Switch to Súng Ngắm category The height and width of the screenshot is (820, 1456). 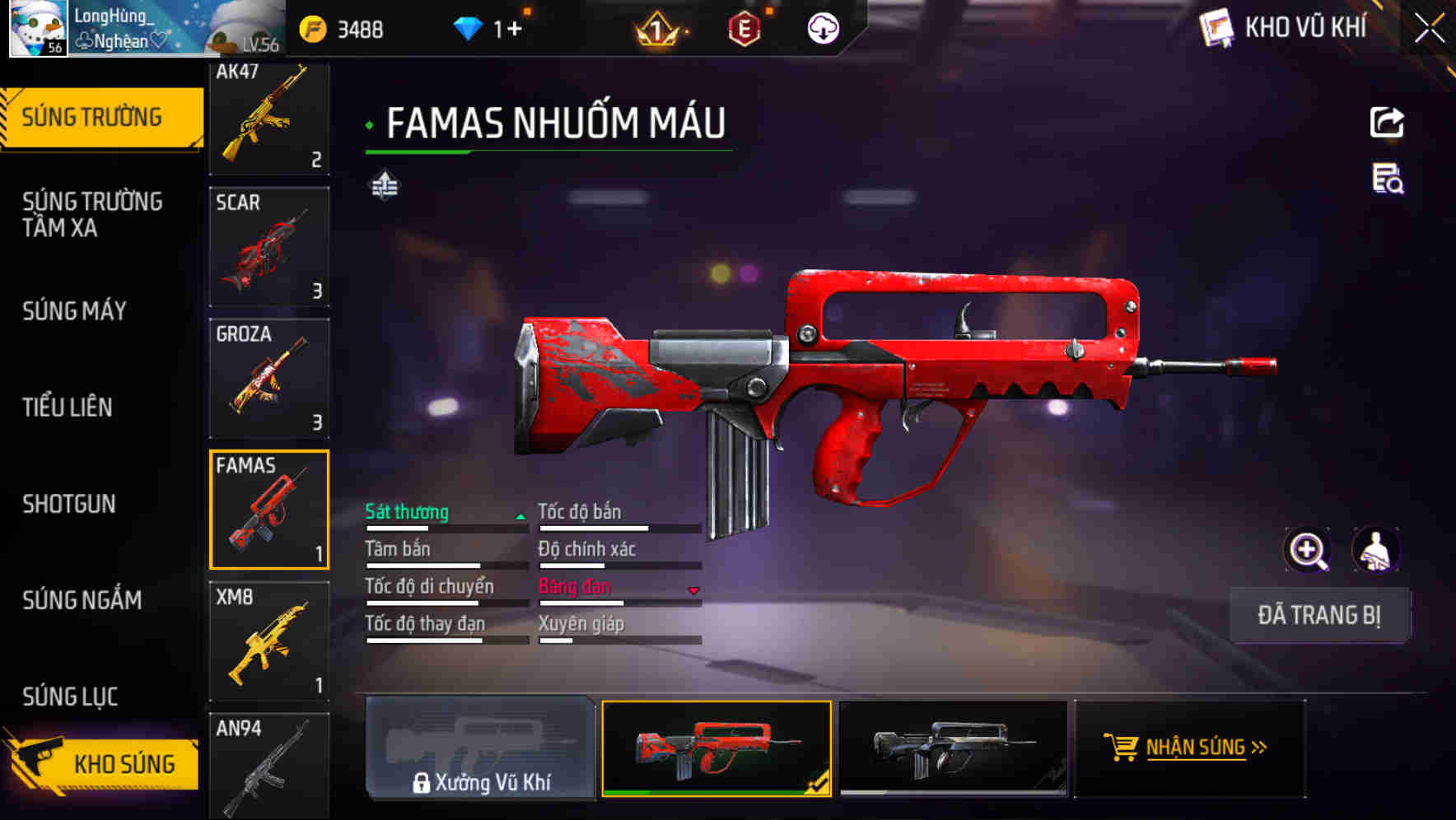point(82,600)
